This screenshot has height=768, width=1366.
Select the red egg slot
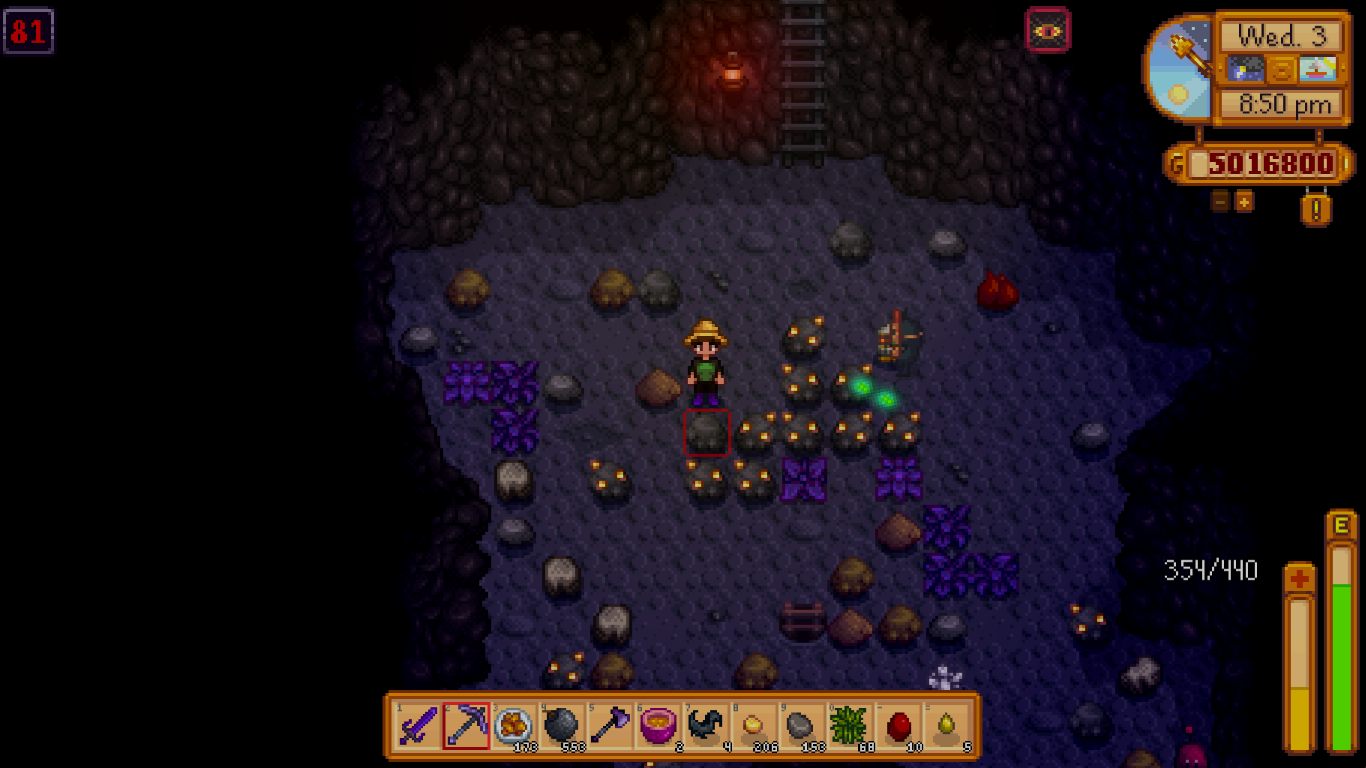[x=898, y=726]
